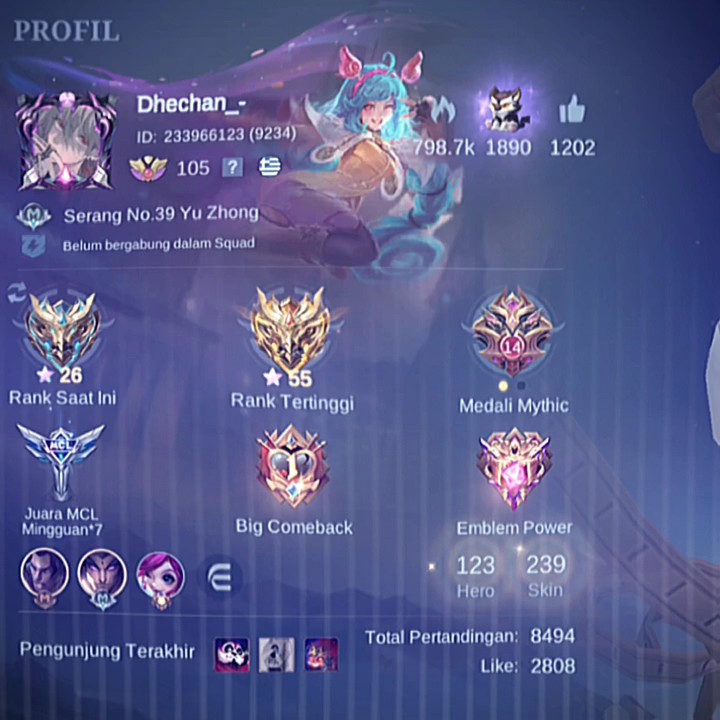Click the question mark help icon
Screen dimensions: 720x720
pos(232,168)
